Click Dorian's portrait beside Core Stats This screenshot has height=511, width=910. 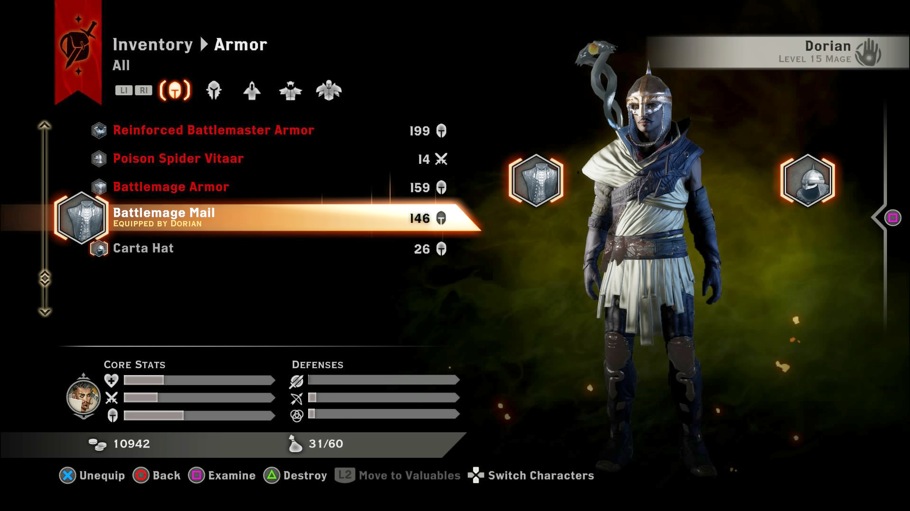click(x=83, y=398)
